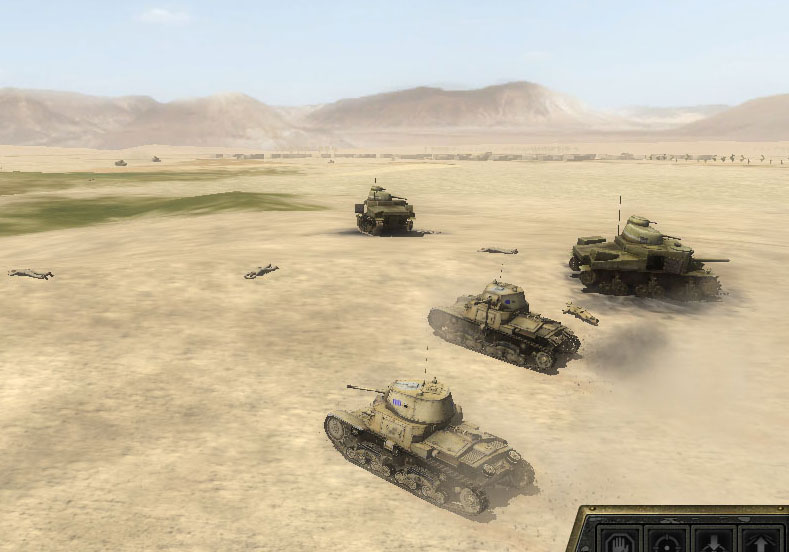Select the down-arrow command button
The height and width of the screenshot is (552, 789).
pos(711,541)
